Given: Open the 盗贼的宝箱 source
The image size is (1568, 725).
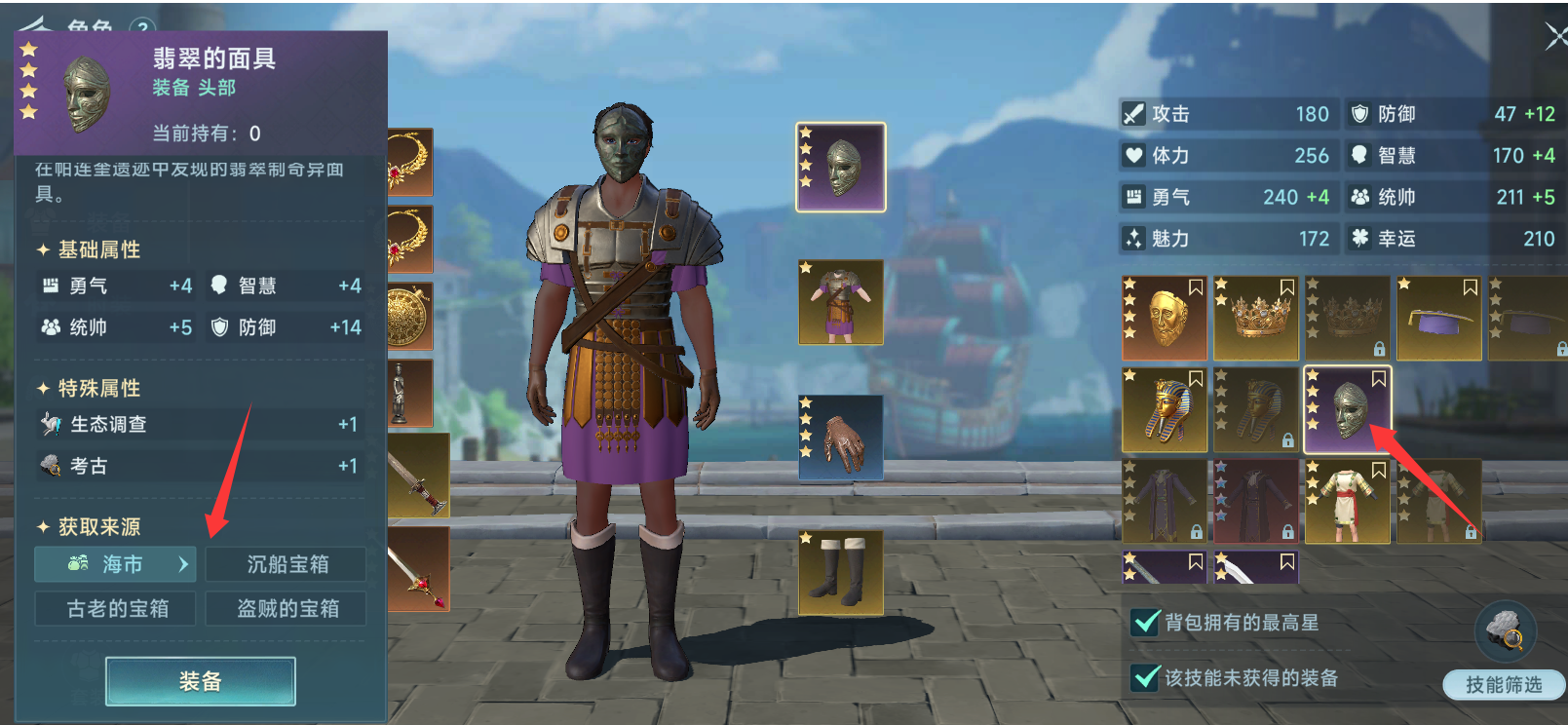Looking at the screenshot, I should (x=287, y=609).
